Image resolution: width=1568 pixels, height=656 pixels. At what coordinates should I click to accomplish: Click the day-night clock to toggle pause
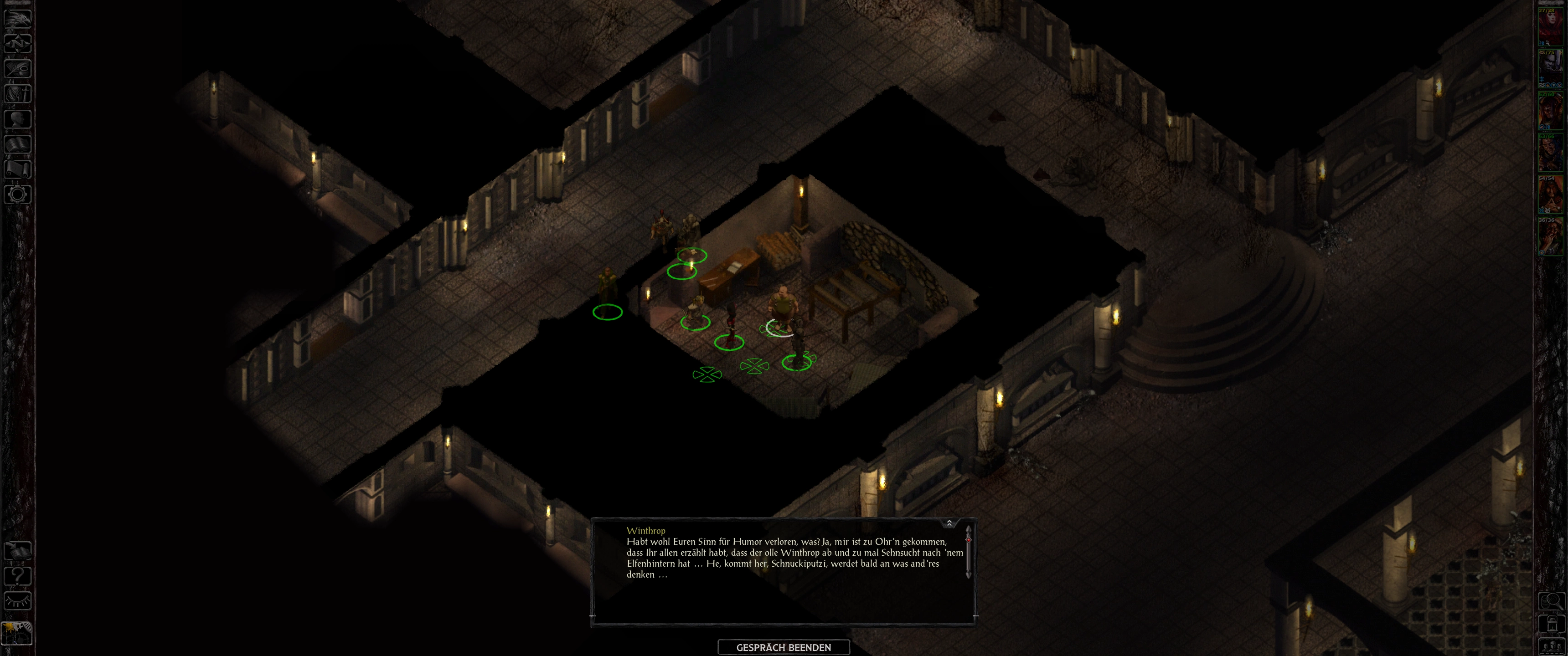point(18,632)
